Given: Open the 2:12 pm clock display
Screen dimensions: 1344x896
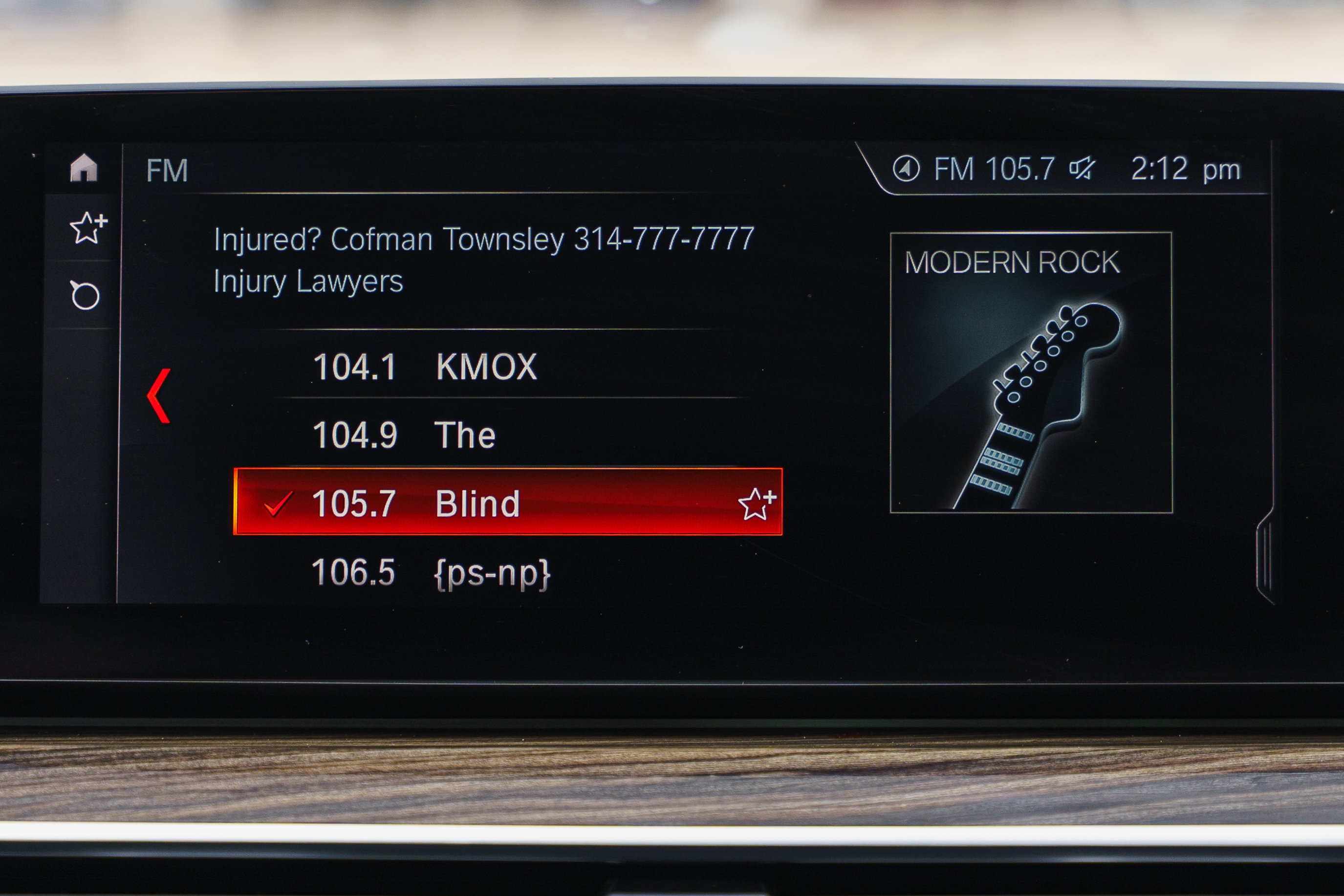Looking at the screenshot, I should pyautogui.click(x=1177, y=168).
